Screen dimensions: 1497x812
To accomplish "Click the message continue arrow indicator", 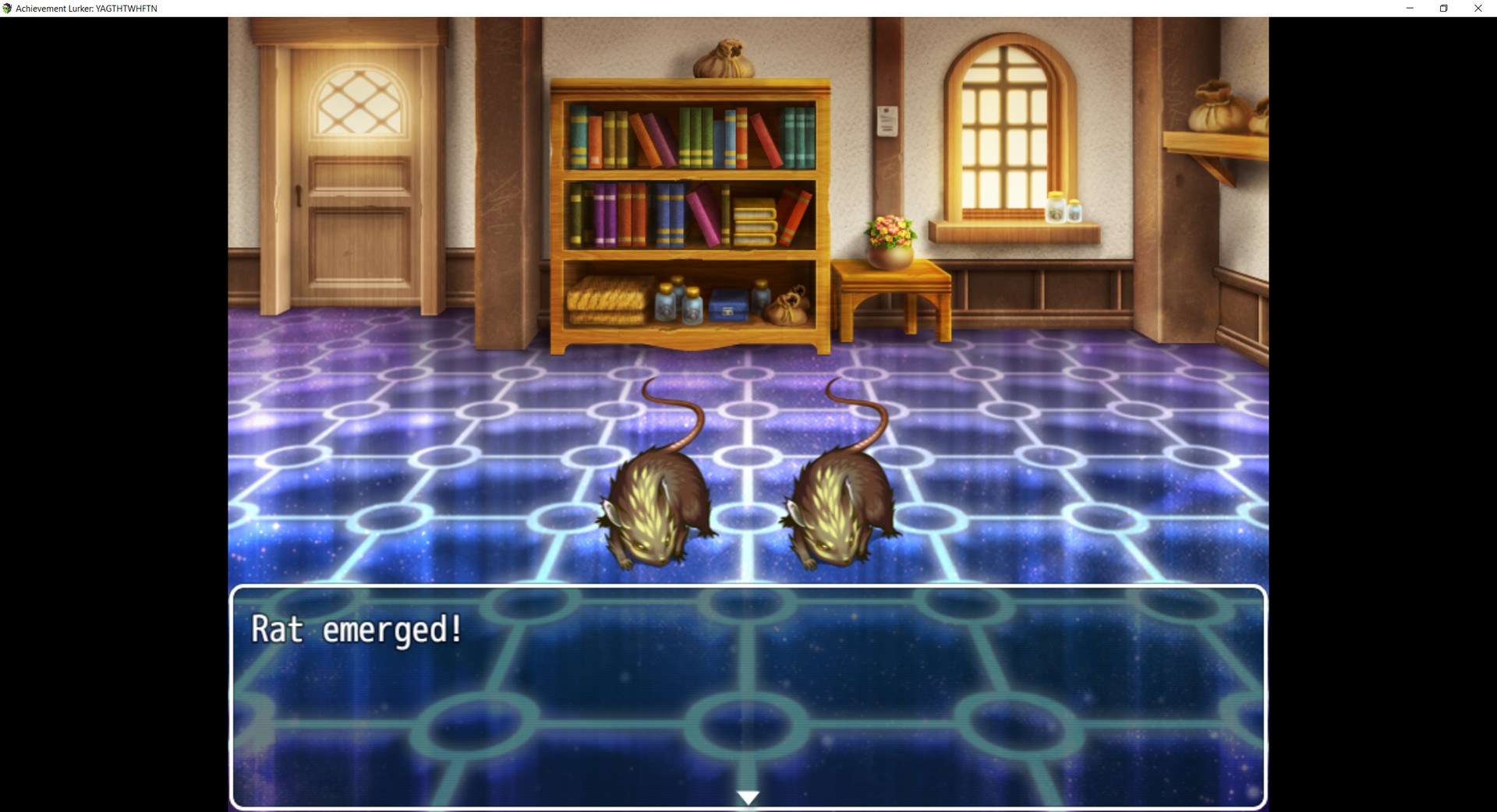I will (x=747, y=796).
